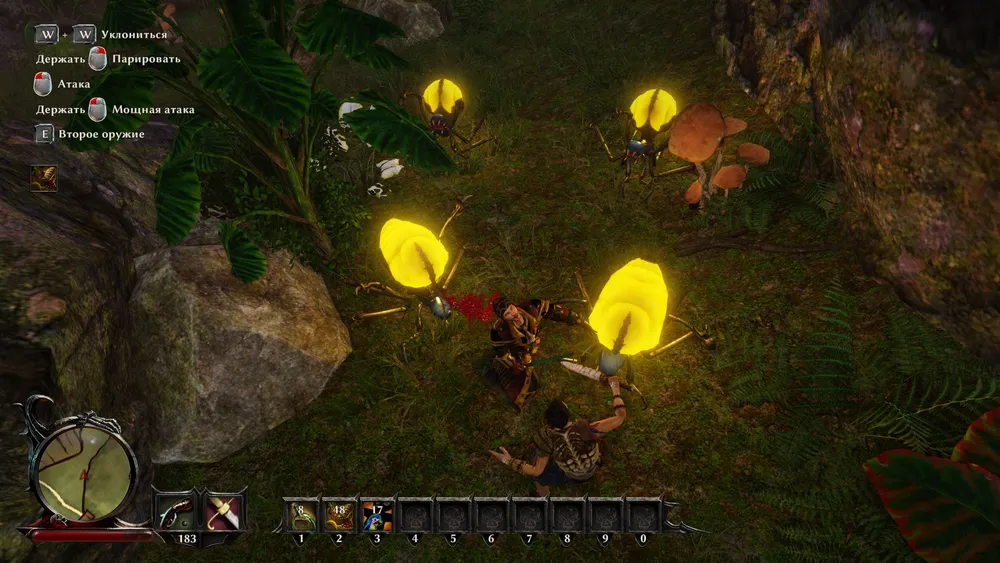Screen dimensions: 1000x563
Task: Activate the parrot item in slot 3
Action: pos(376,514)
